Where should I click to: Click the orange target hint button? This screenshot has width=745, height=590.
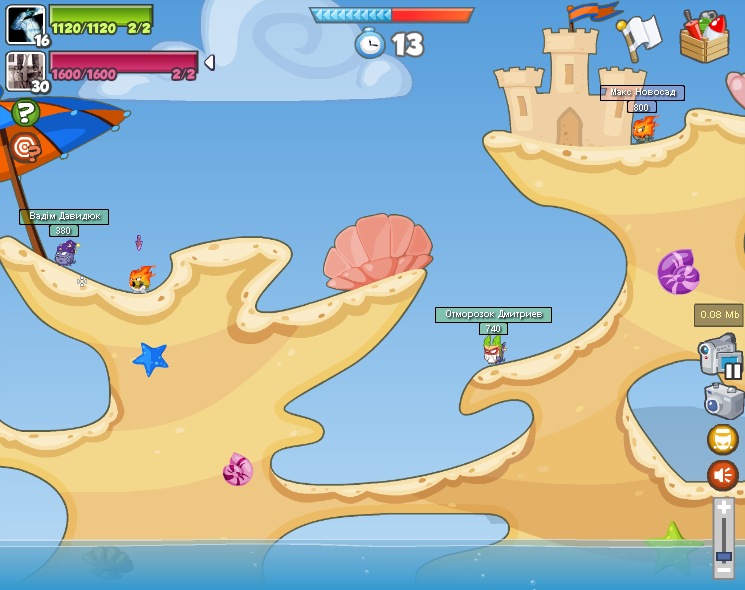[25, 148]
